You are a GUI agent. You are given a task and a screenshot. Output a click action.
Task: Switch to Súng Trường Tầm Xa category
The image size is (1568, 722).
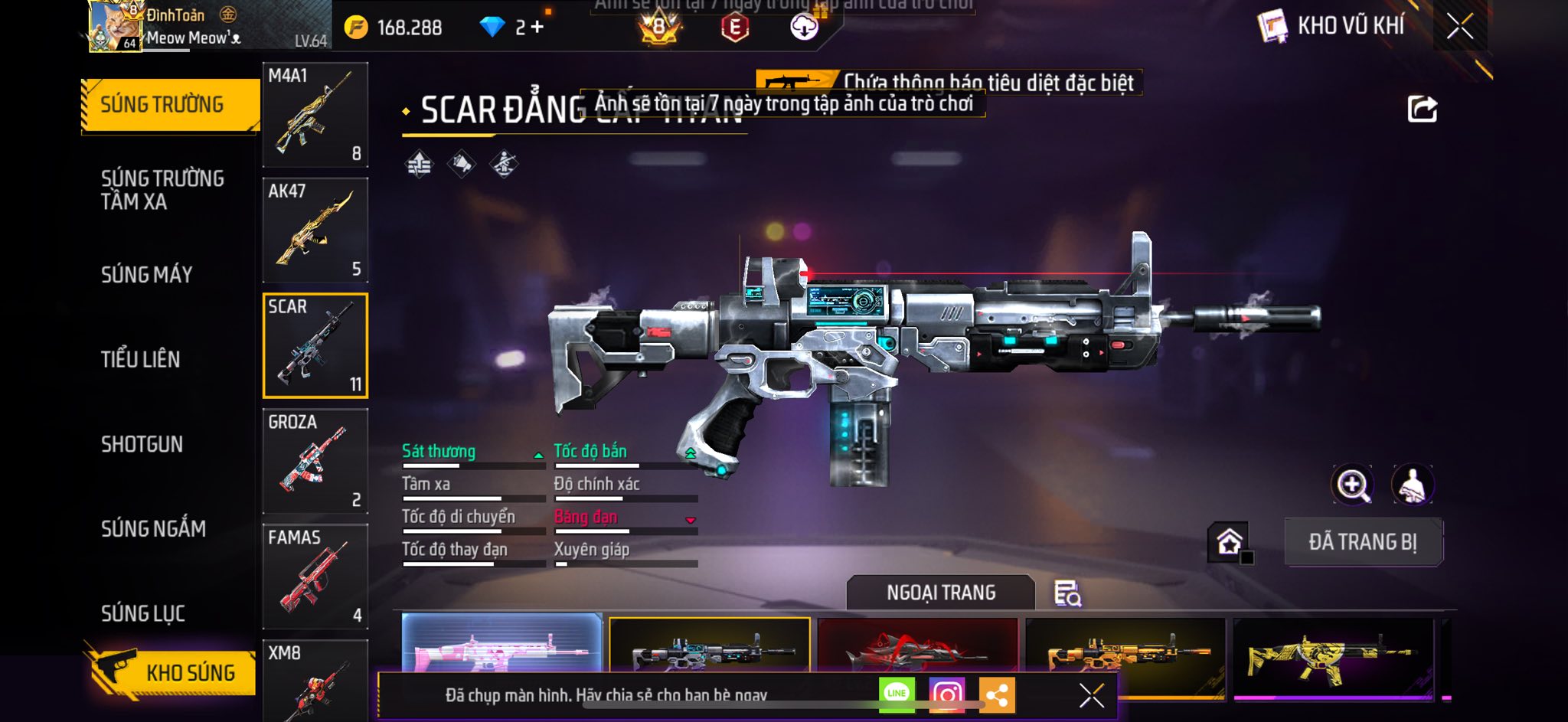(162, 190)
